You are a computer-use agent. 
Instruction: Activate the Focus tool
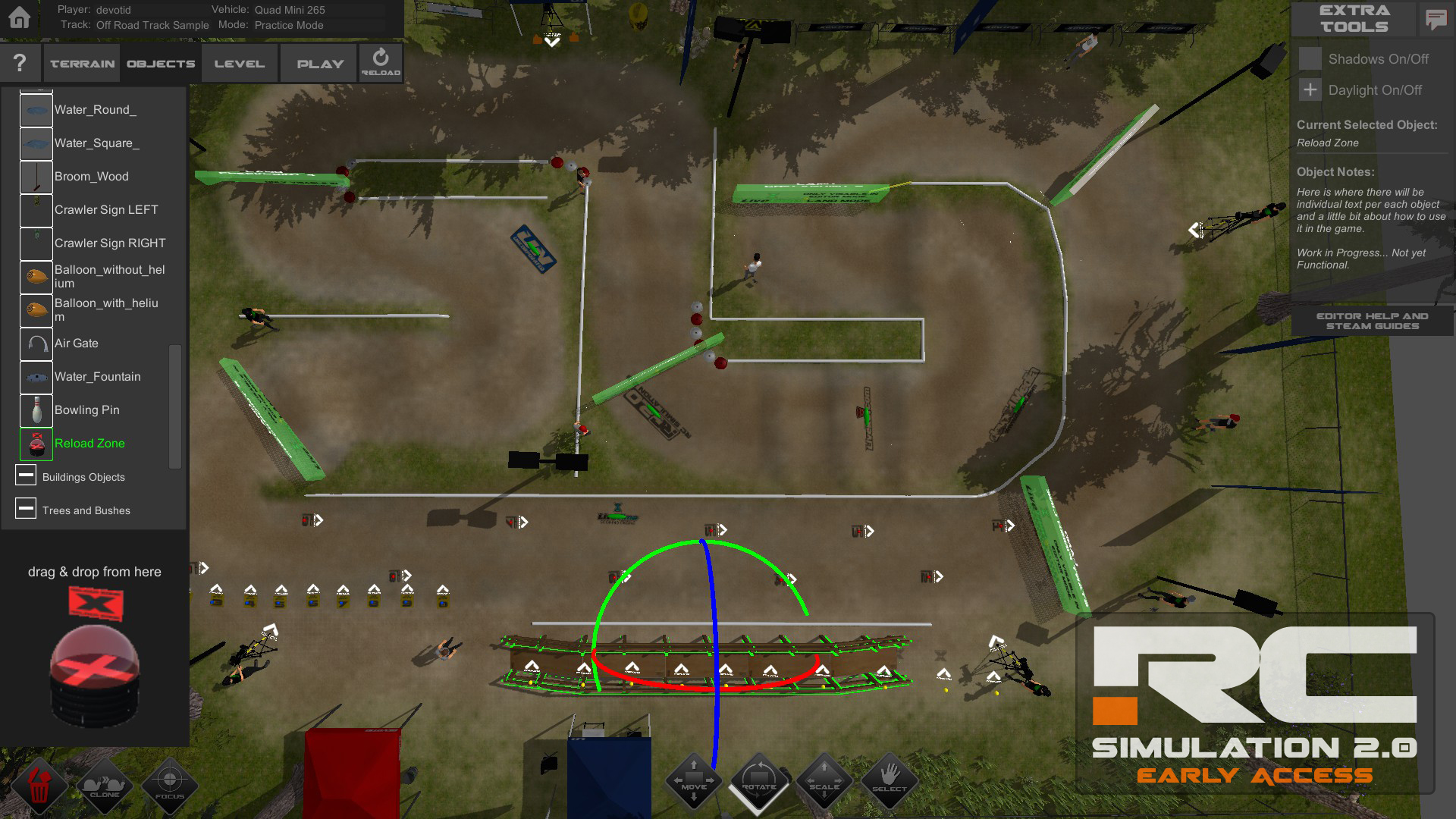pyautogui.click(x=170, y=786)
